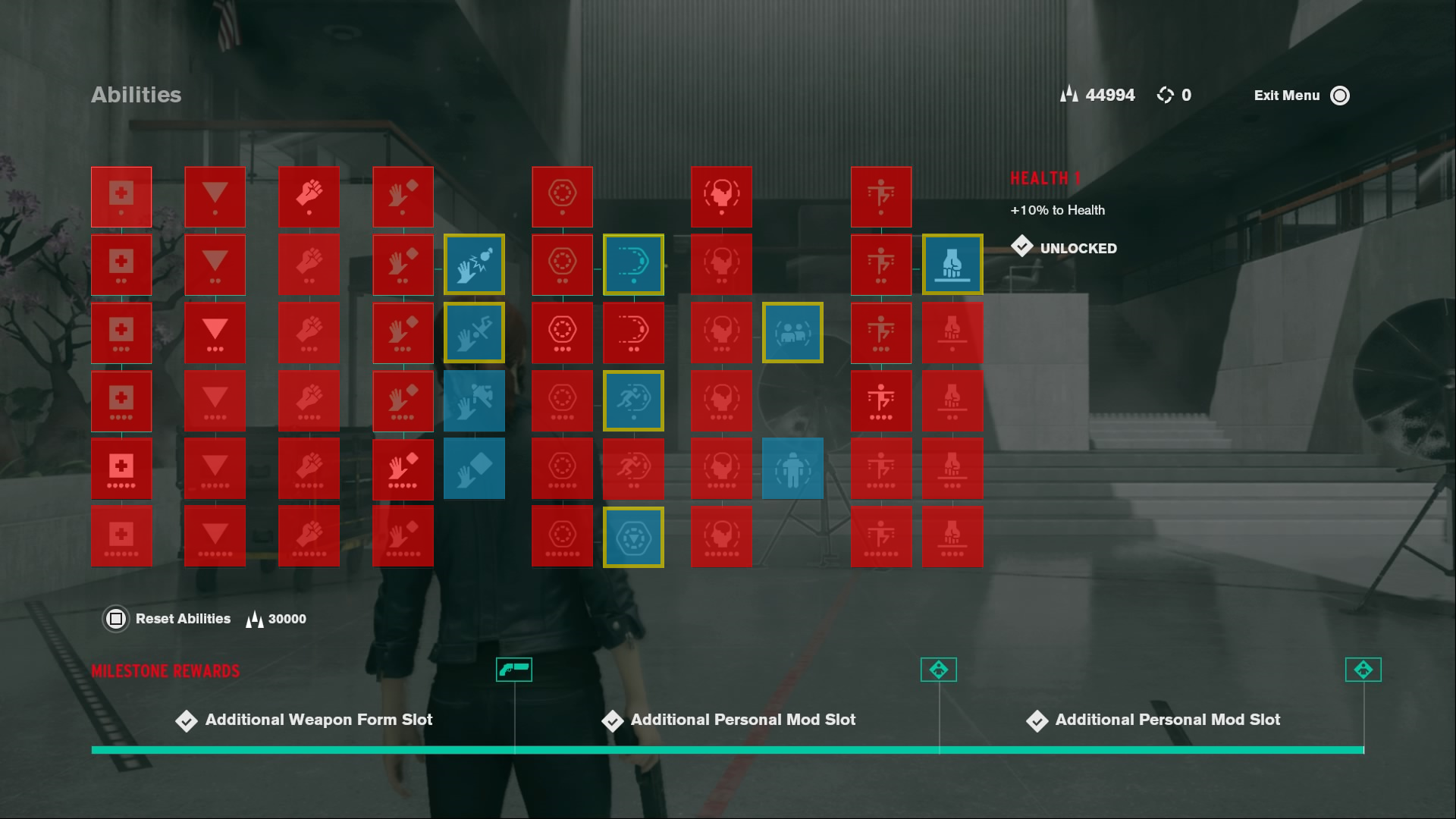The width and height of the screenshot is (1456, 819).
Task: Open the Seize head ability icon
Action: point(721,197)
